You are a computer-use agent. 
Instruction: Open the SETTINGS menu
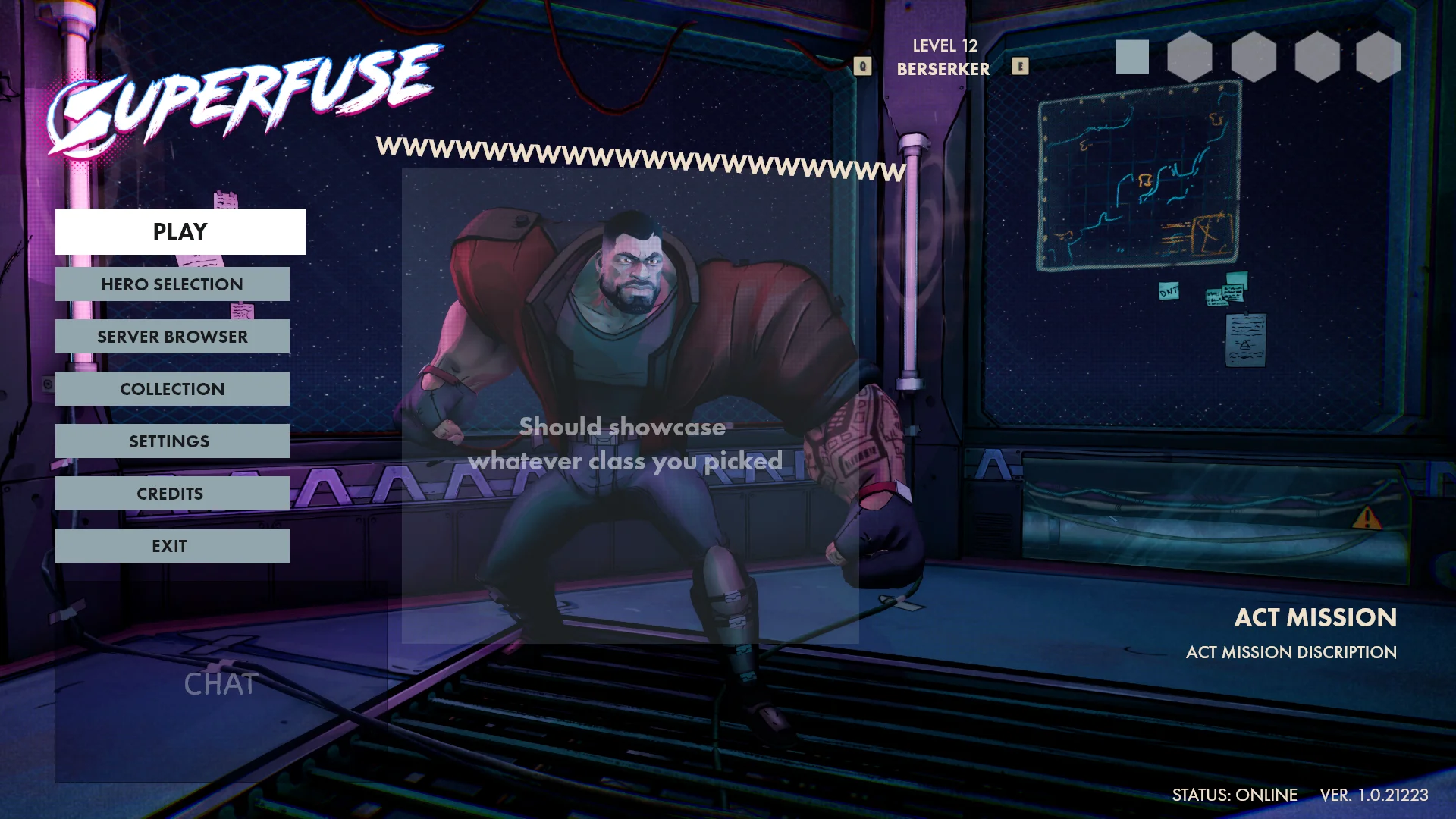tap(172, 441)
